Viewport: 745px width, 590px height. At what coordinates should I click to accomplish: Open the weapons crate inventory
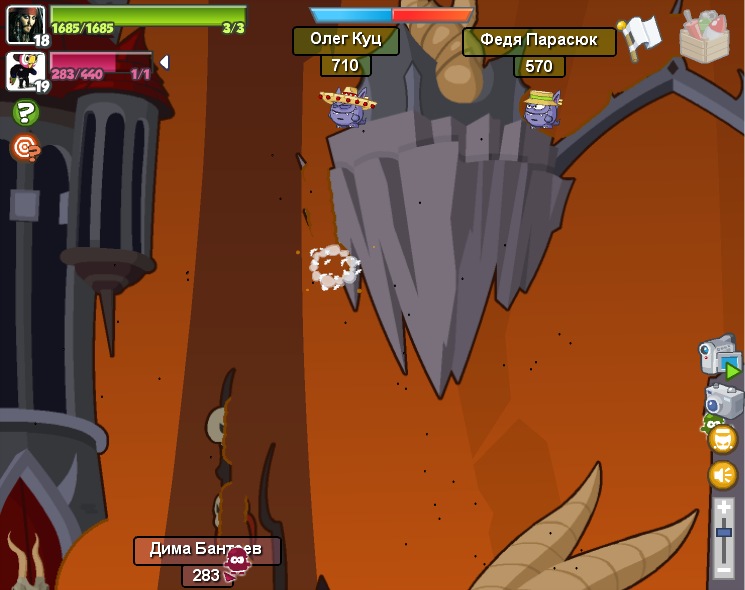click(704, 38)
